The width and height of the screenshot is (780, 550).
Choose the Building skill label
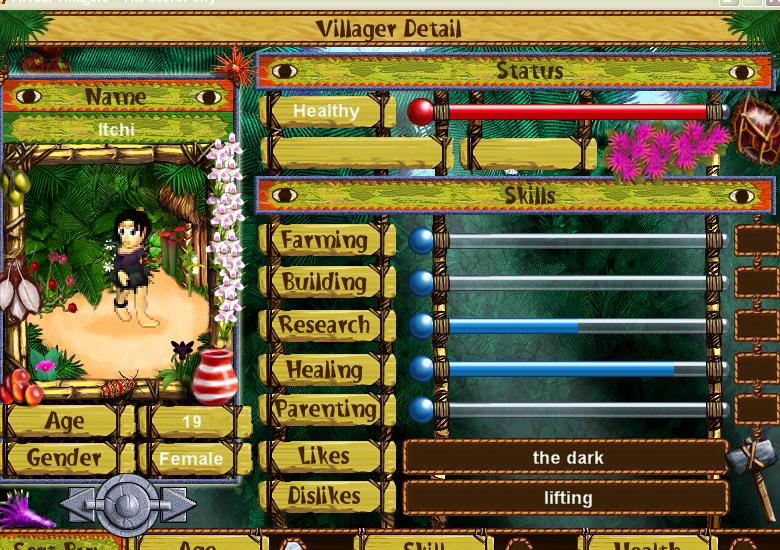click(323, 282)
